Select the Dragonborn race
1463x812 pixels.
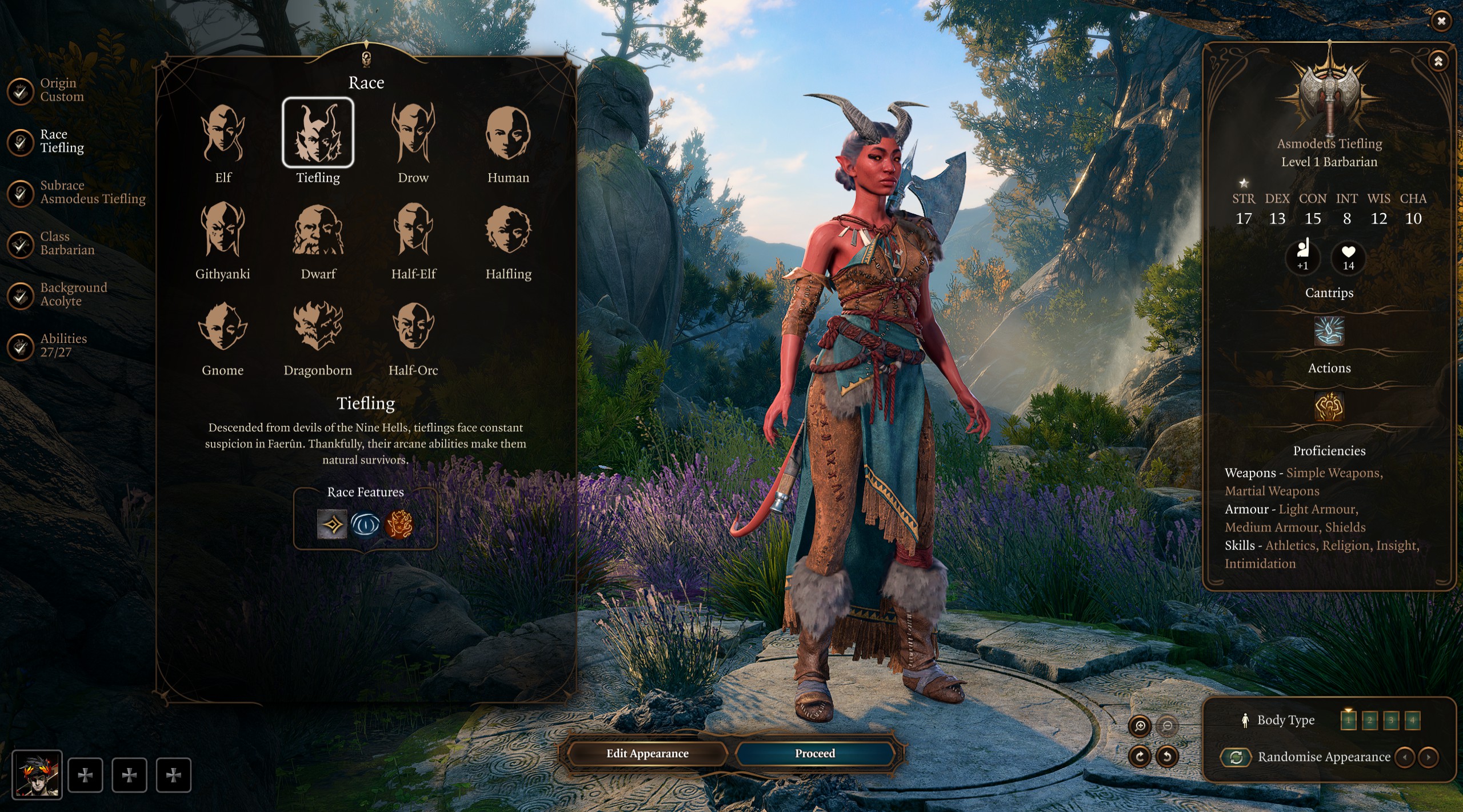[318, 326]
